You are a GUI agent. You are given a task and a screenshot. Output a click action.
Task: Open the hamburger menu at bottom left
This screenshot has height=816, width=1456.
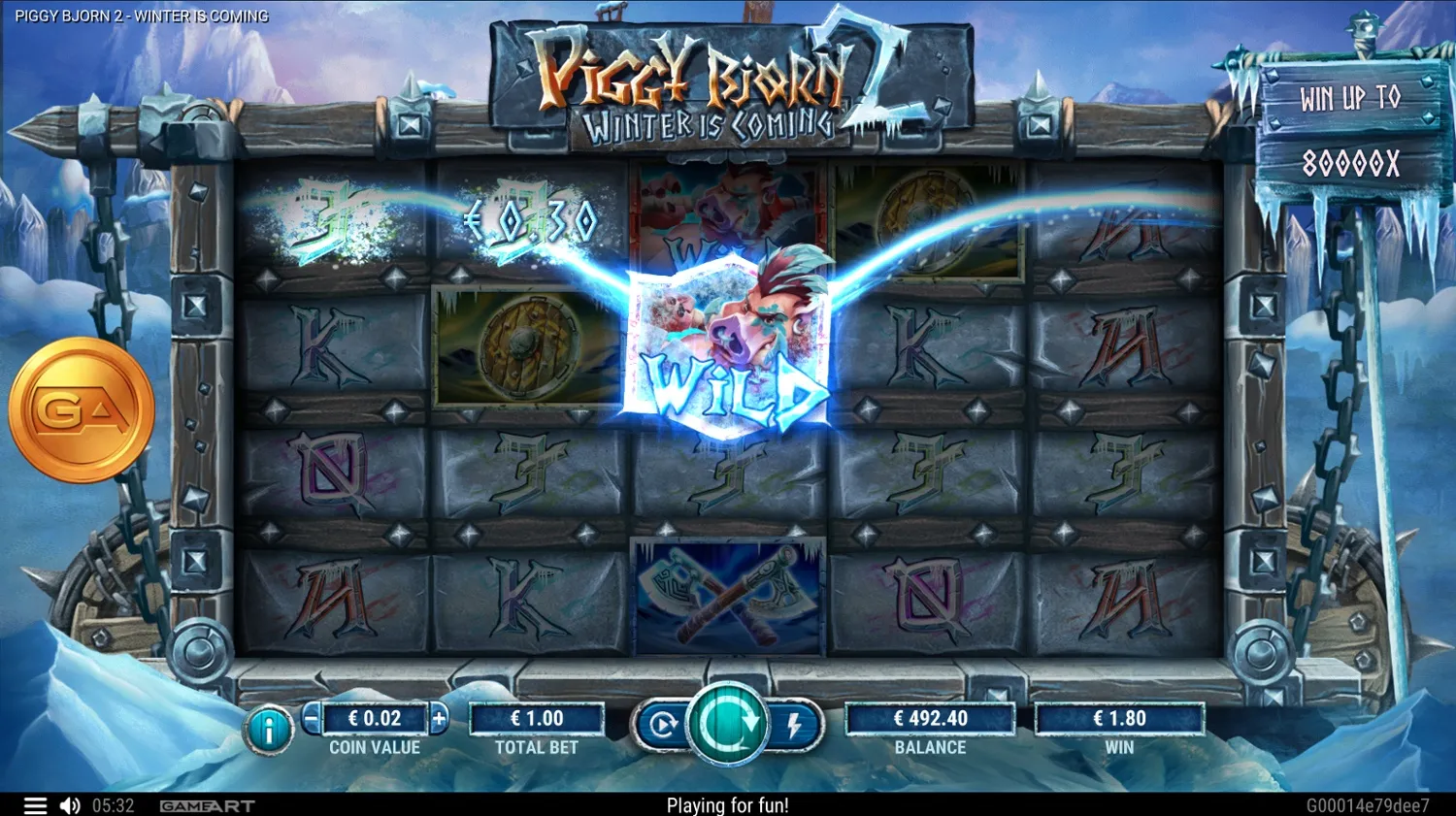click(x=36, y=805)
